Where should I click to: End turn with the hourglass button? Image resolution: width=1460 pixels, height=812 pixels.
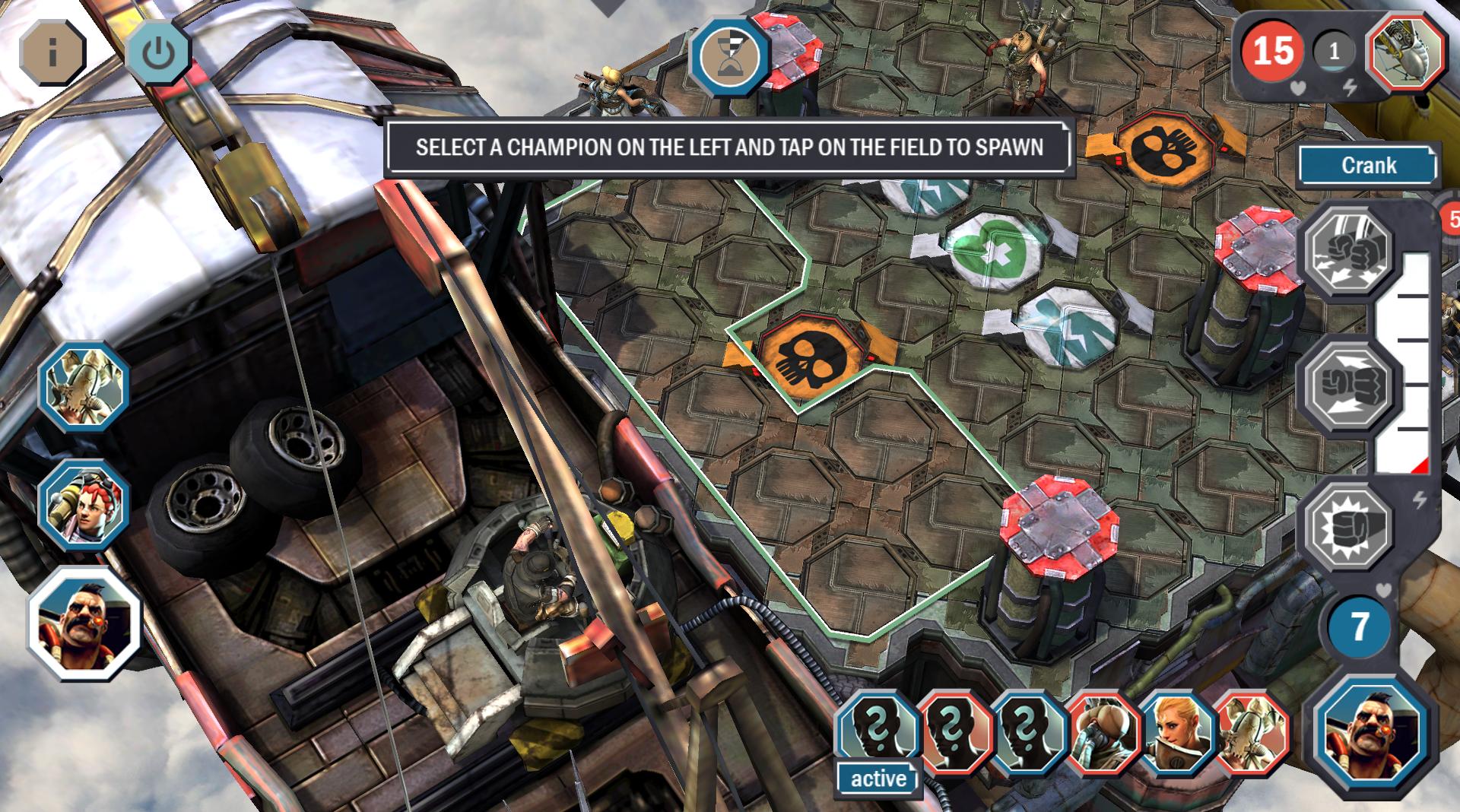[729, 58]
